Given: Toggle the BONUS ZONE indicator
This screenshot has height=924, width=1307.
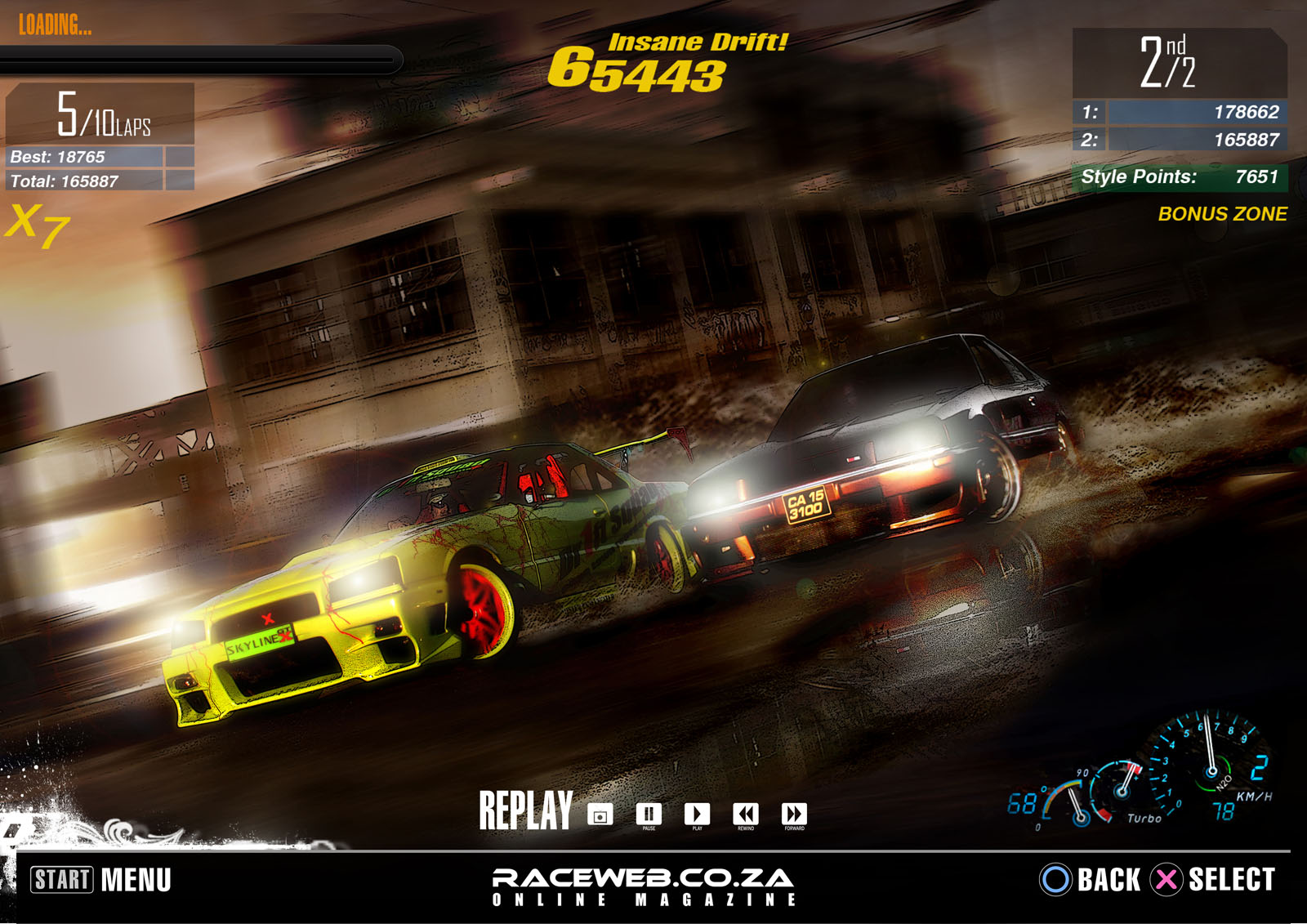Looking at the screenshot, I should [1223, 215].
